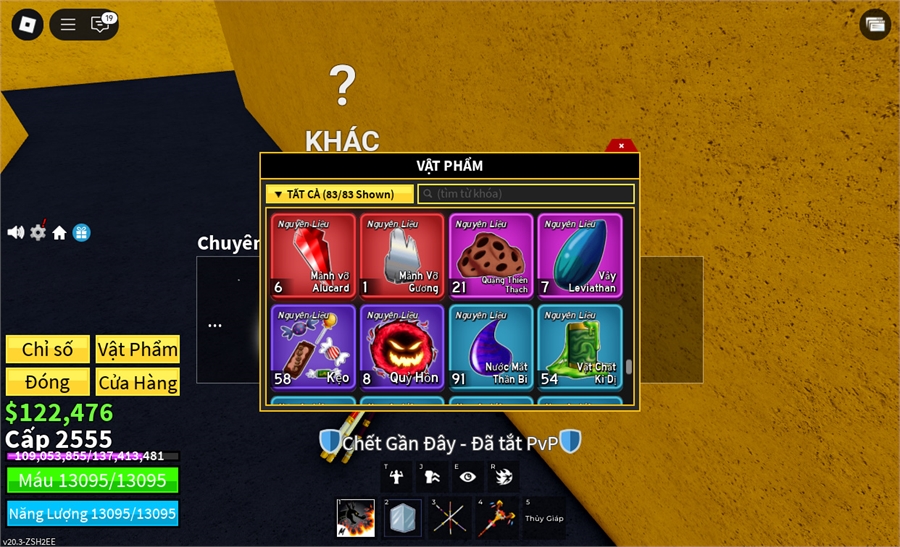900x547 pixels.
Task: Select the Quỷ Hồn pumpkin item
Action: click(403, 346)
